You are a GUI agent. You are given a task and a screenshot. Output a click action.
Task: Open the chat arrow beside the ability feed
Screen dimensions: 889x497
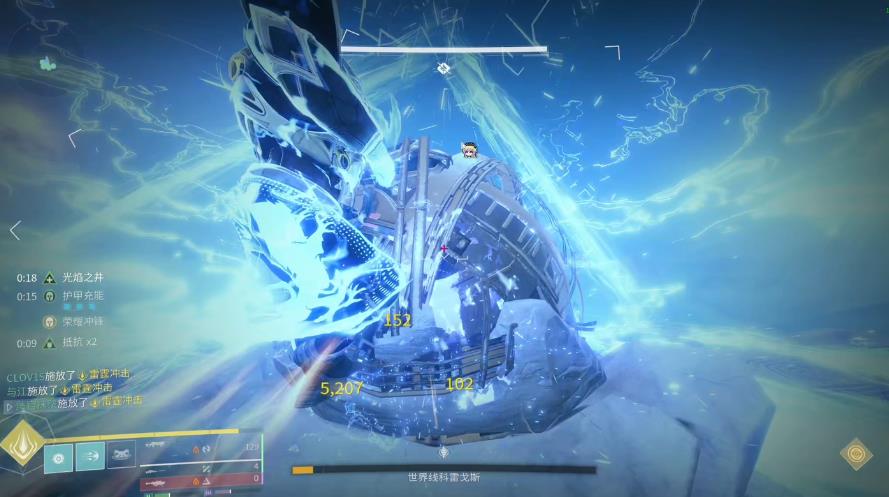pyautogui.click(x=9, y=407)
